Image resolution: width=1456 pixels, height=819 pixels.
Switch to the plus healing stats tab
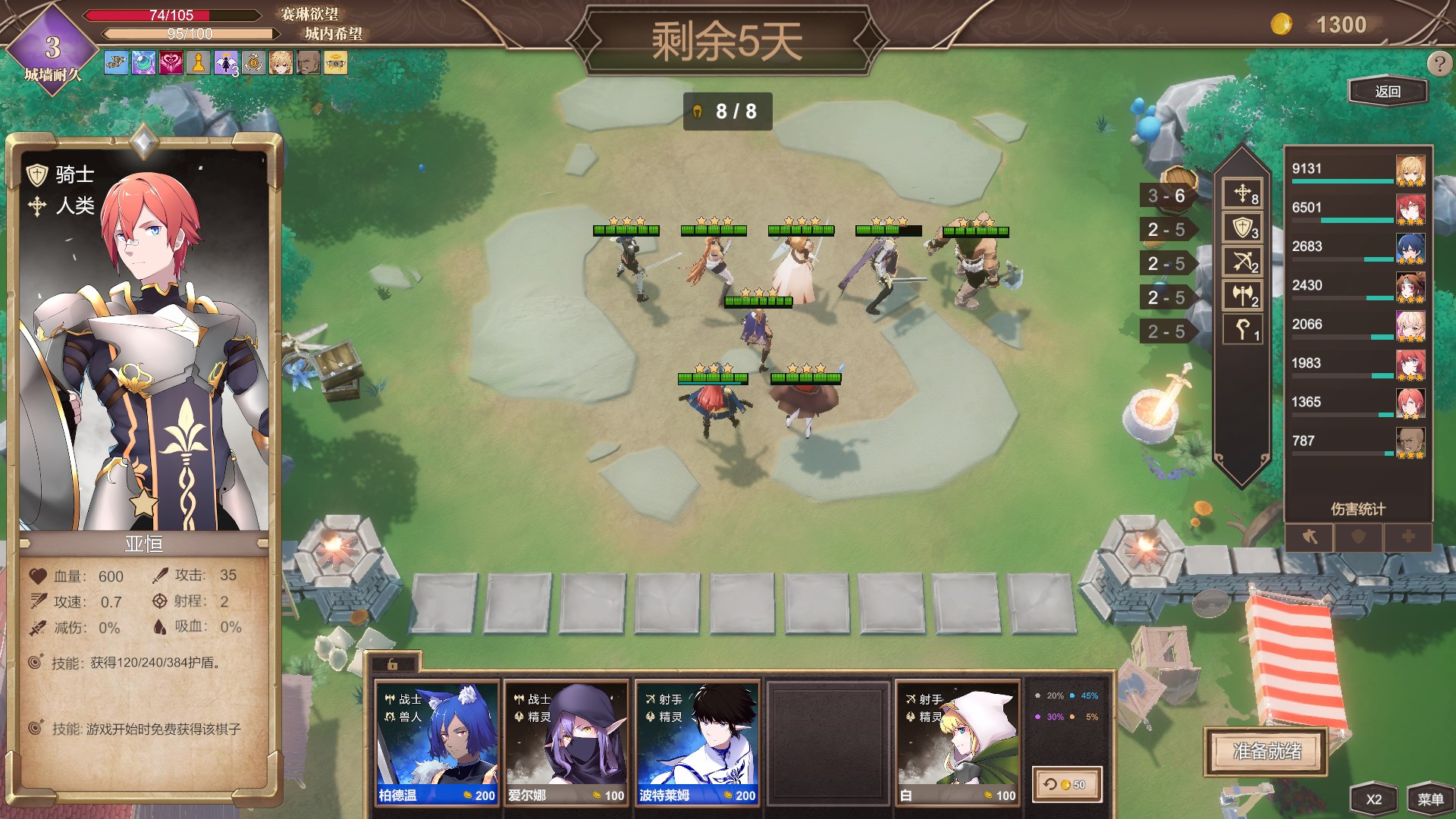[1407, 537]
